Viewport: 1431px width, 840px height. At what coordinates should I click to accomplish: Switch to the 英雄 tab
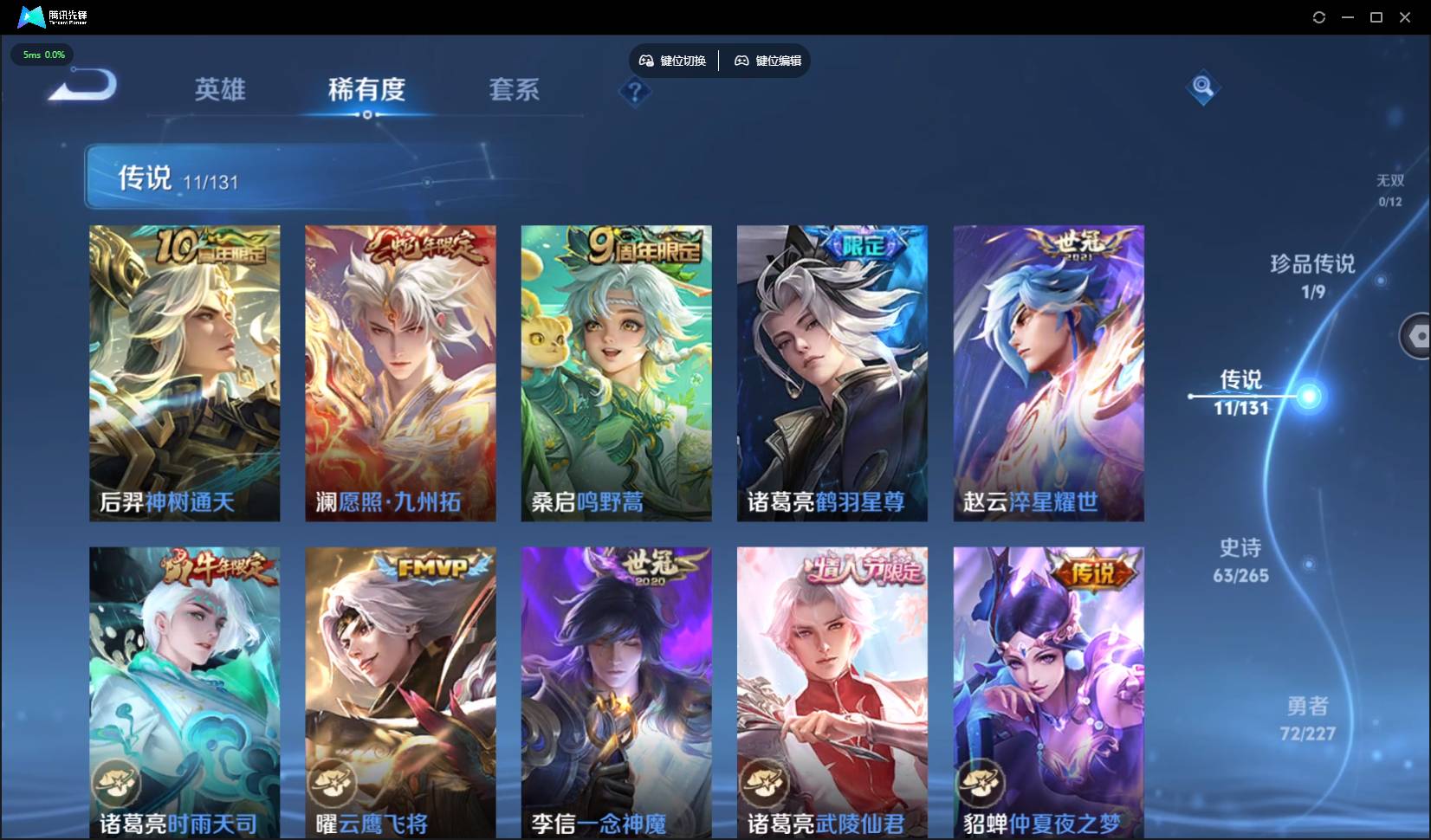219,90
